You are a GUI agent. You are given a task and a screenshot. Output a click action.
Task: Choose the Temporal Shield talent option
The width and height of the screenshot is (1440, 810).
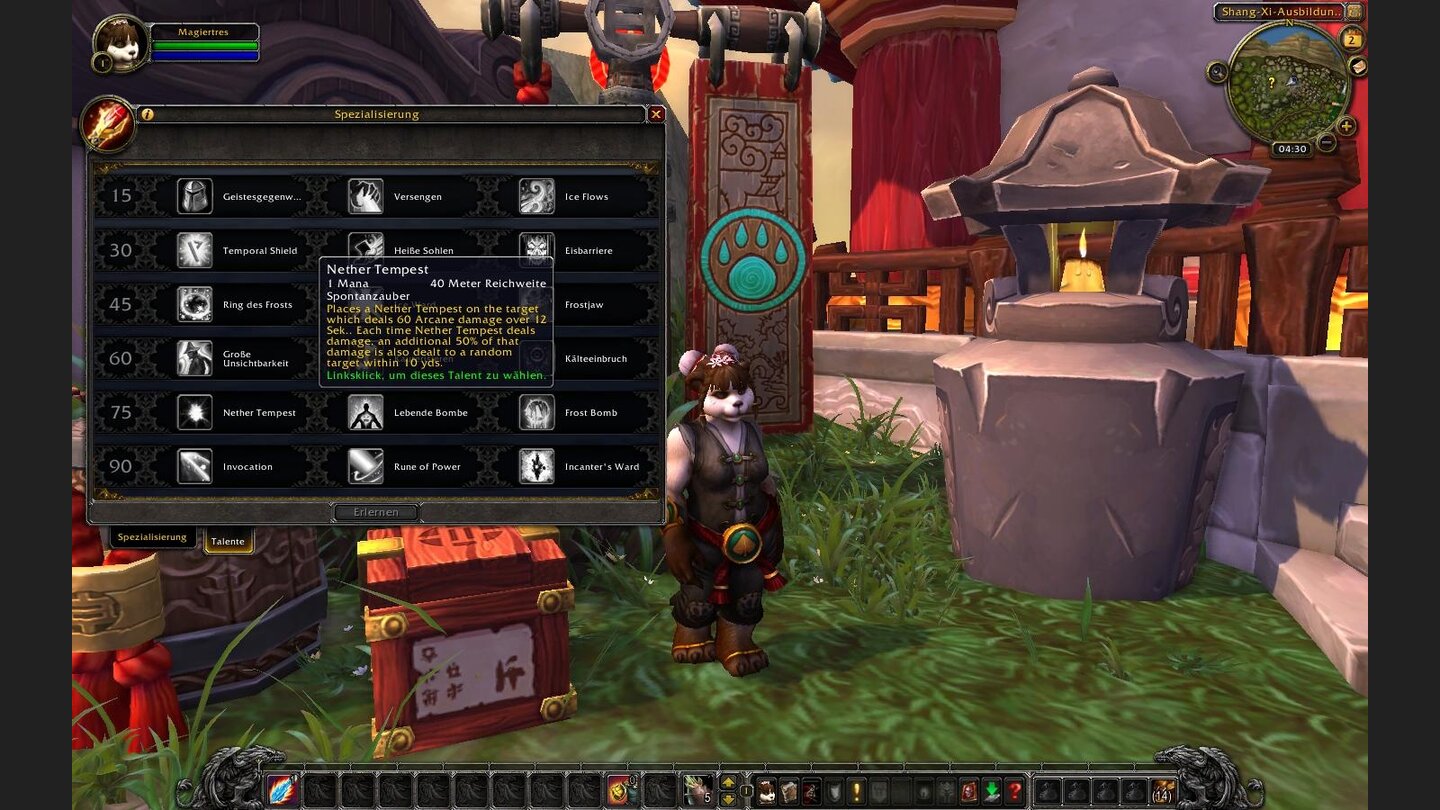point(195,250)
